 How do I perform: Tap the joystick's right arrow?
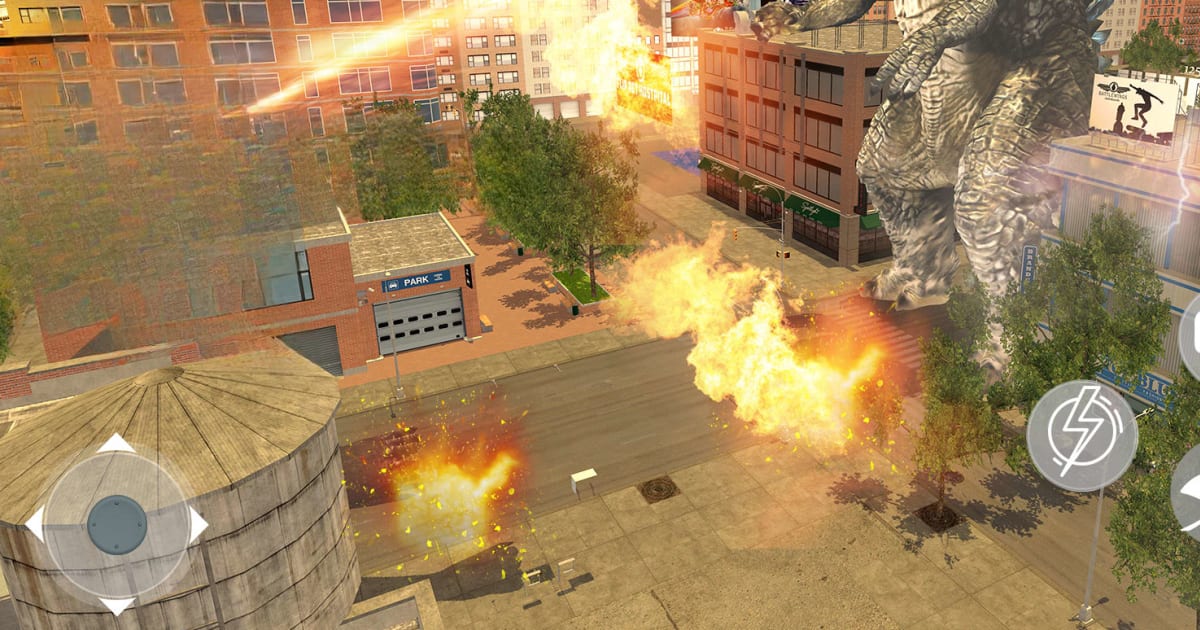tap(197, 524)
